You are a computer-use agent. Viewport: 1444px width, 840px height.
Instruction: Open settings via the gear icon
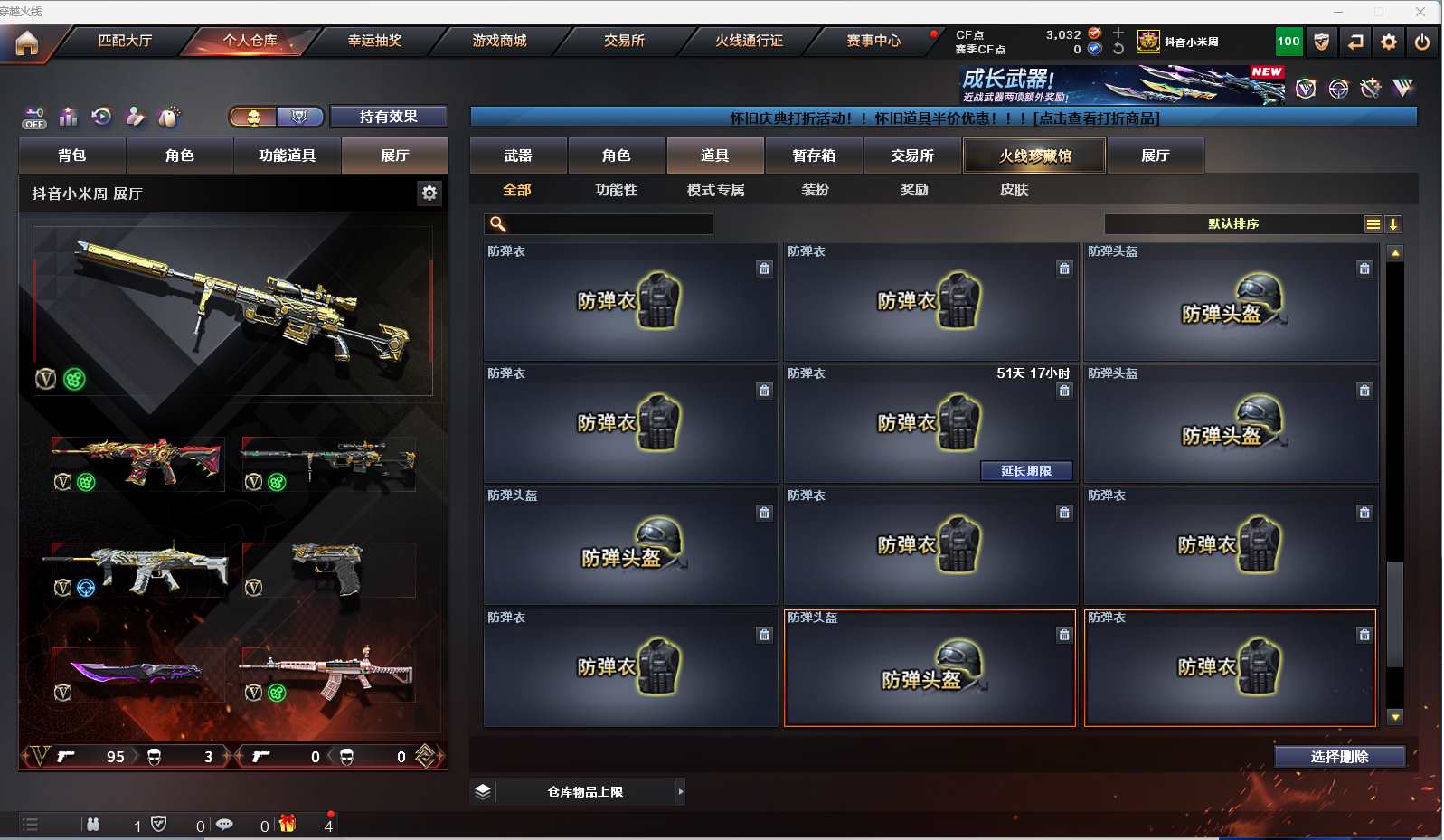(1389, 42)
